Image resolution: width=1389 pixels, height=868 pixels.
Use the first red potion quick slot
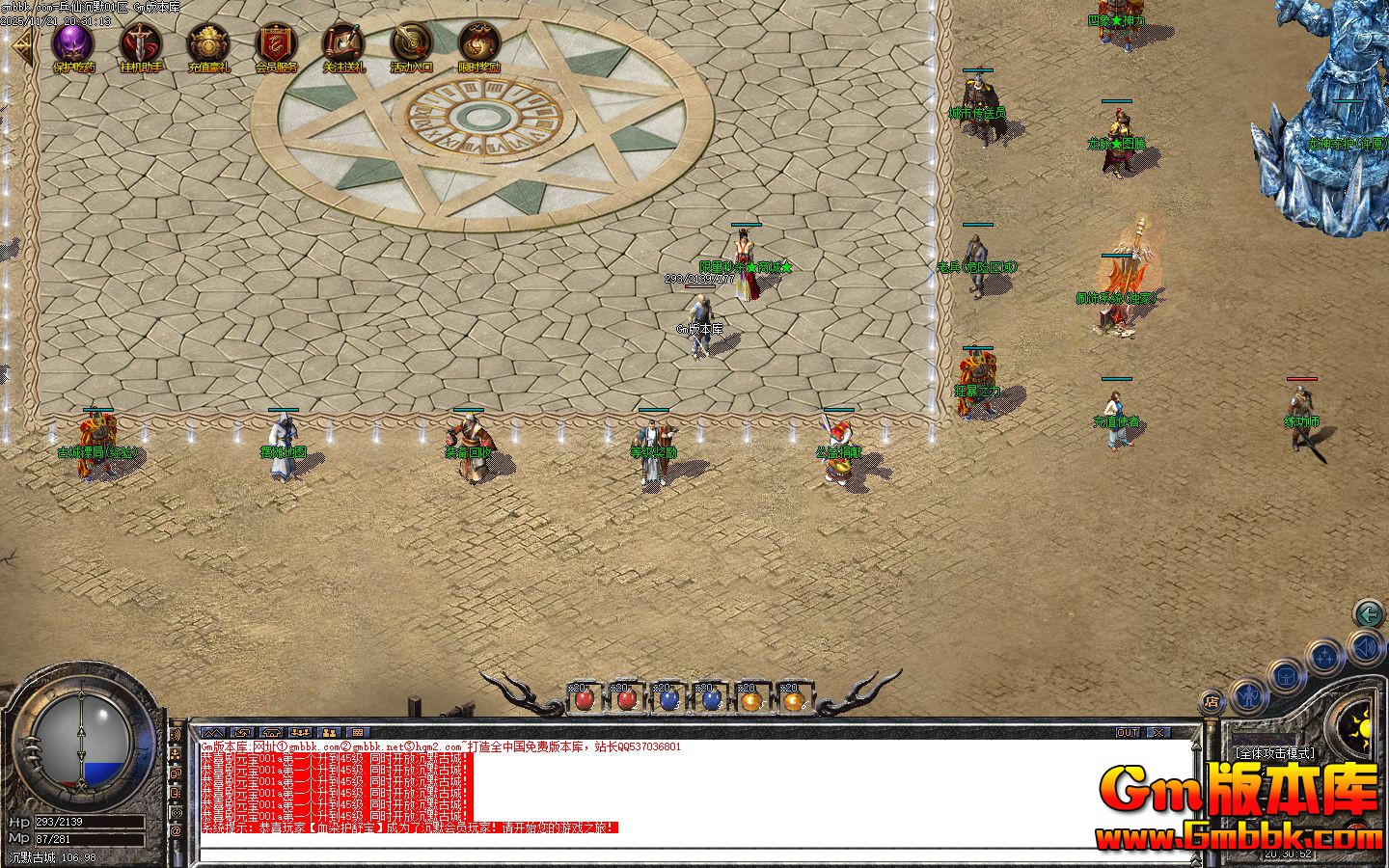coord(586,699)
